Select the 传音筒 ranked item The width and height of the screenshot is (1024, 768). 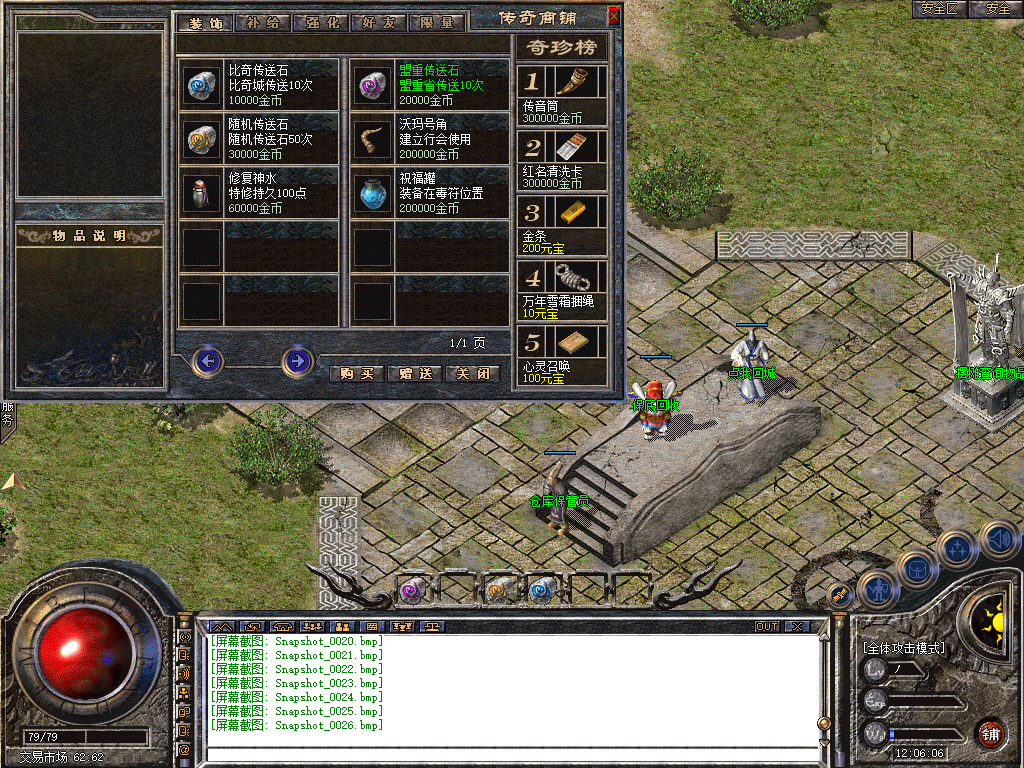(576, 81)
